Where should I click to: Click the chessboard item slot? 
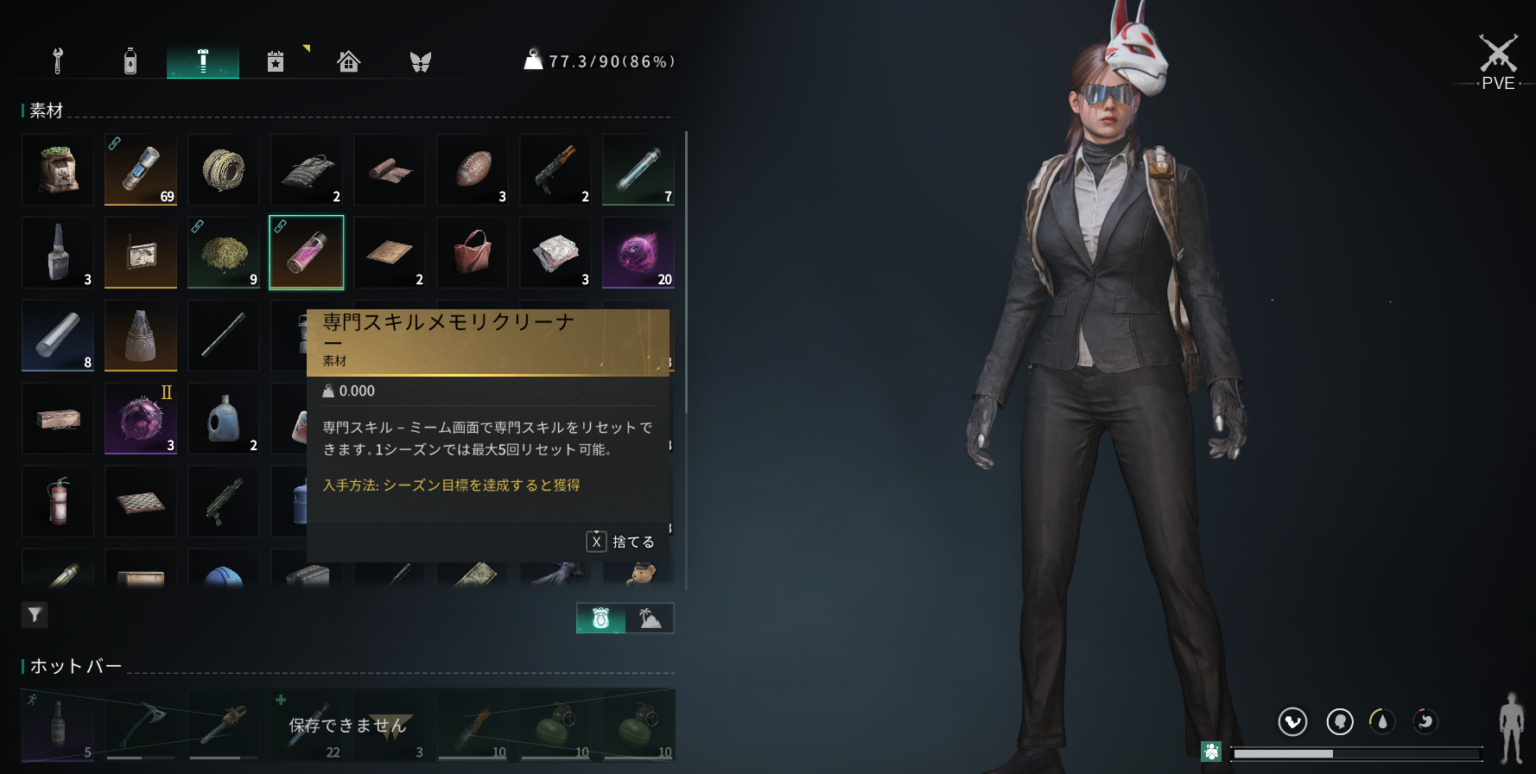(141, 501)
